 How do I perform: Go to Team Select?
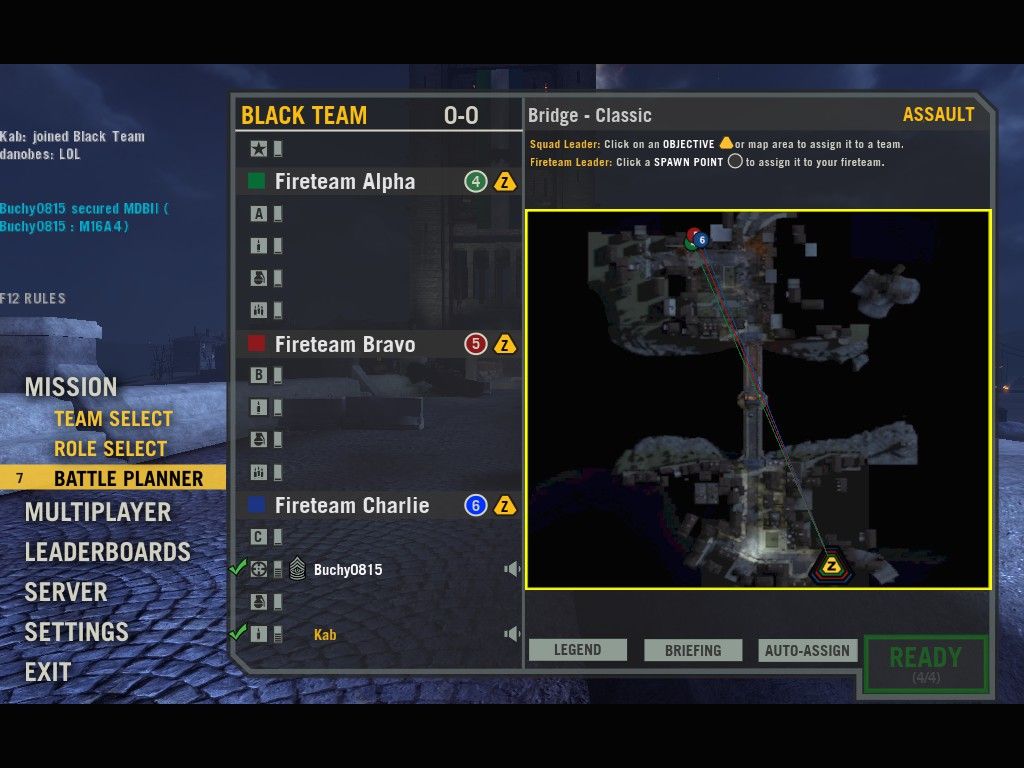point(113,419)
